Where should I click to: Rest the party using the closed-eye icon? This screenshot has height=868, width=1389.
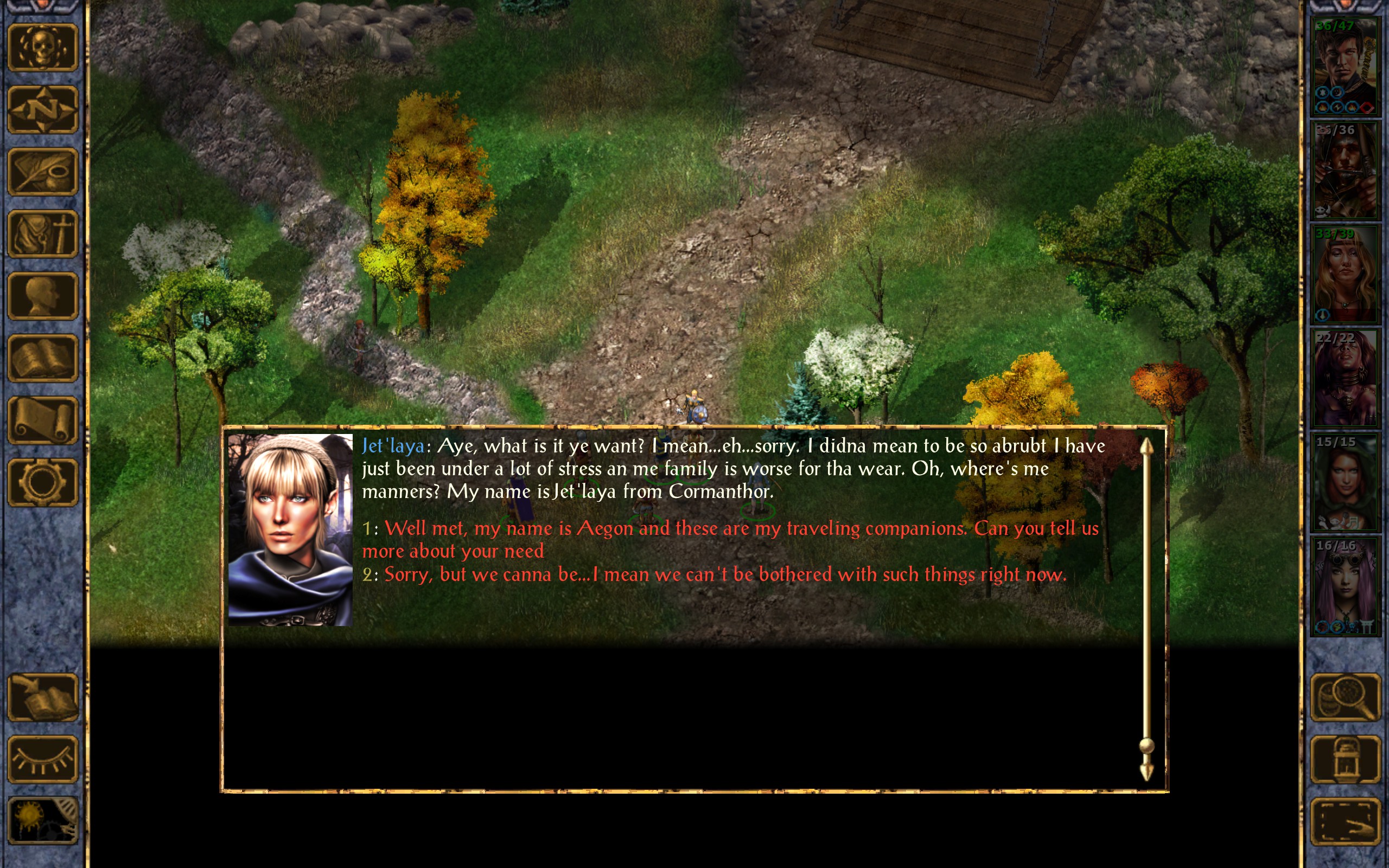[x=43, y=759]
